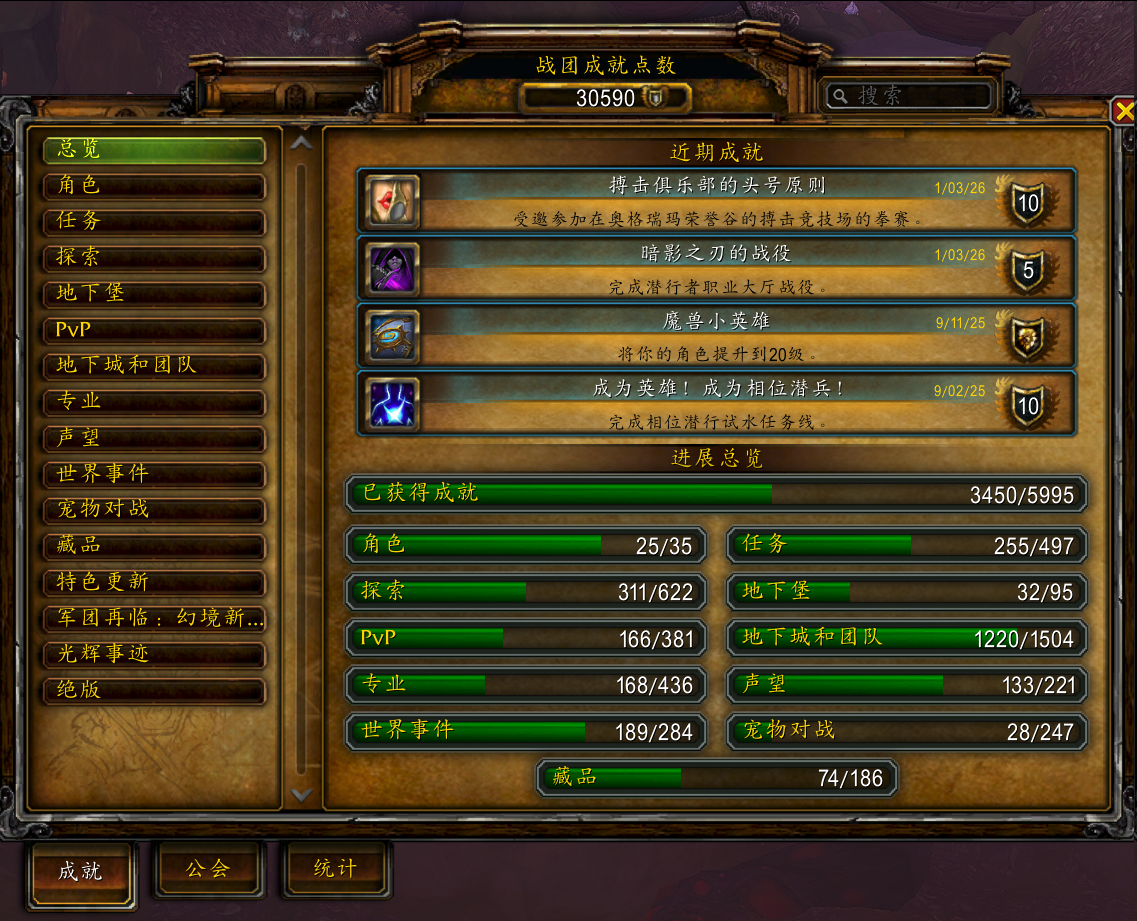Screen dimensions: 1137x921
Task: Open the 世界事件 sidebar category
Action: (x=153, y=474)
